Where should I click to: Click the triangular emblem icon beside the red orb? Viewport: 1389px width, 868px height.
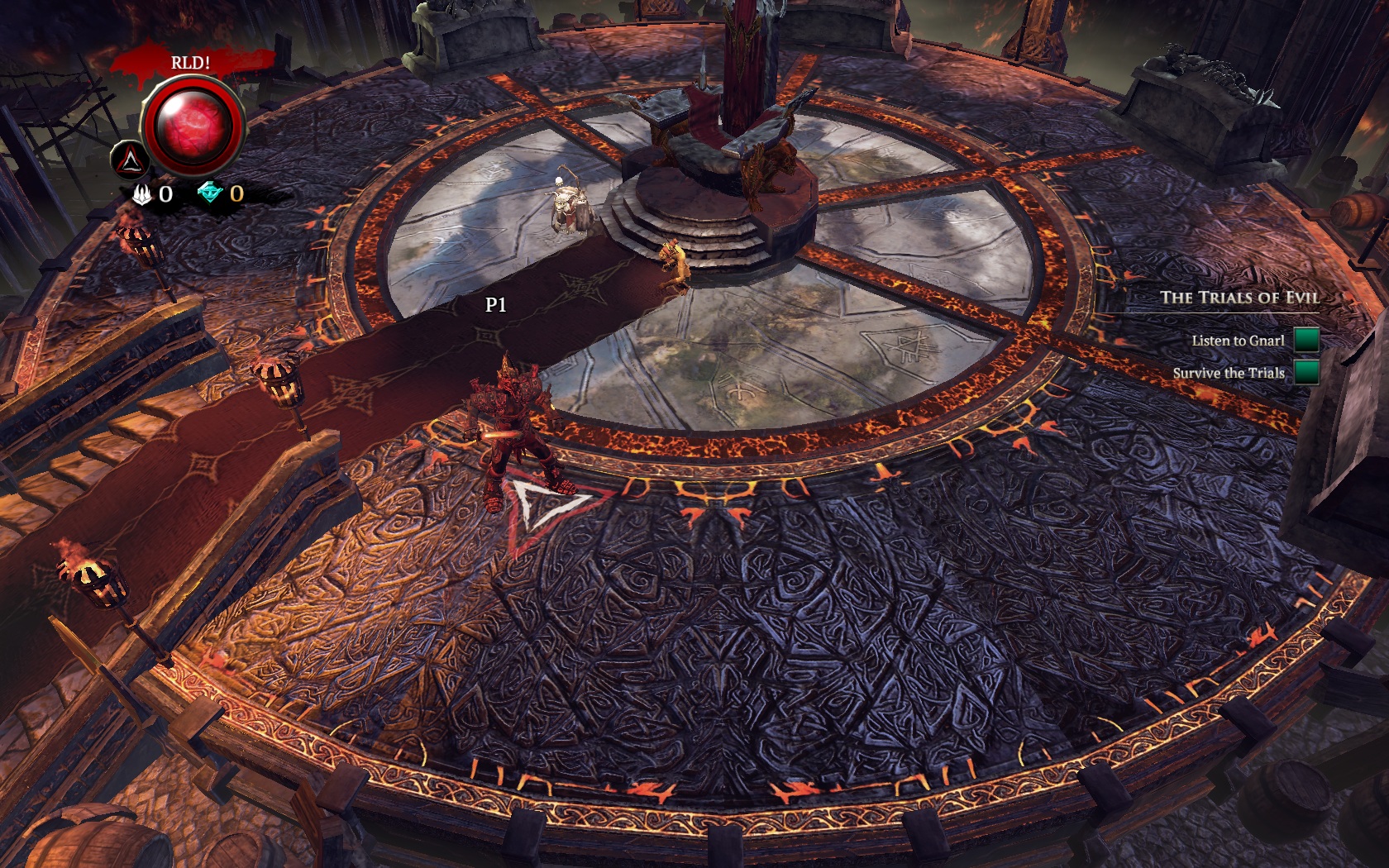(x=131, y=160)
